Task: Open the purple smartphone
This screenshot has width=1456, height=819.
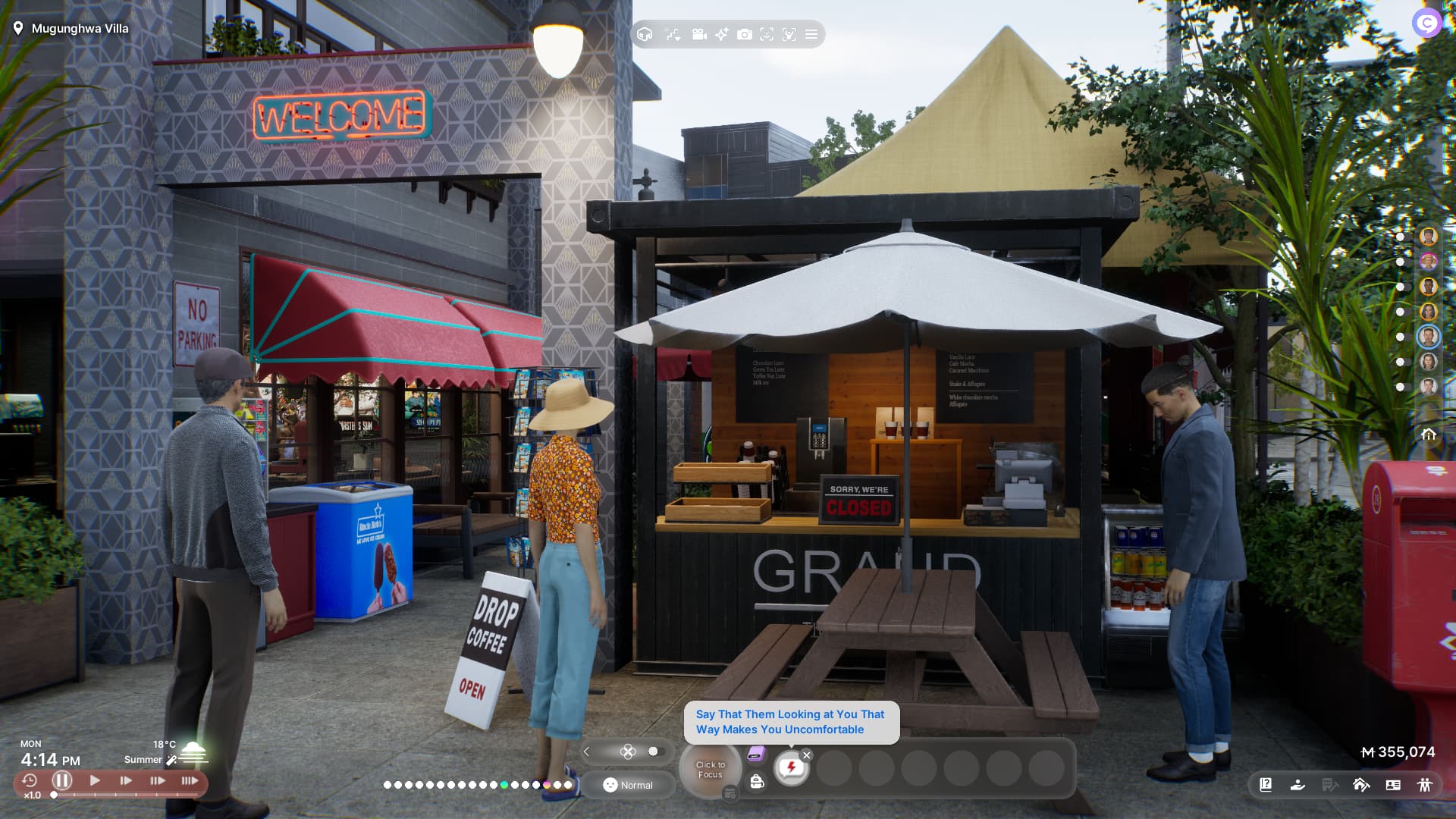Action: click(x=756, y=754)
